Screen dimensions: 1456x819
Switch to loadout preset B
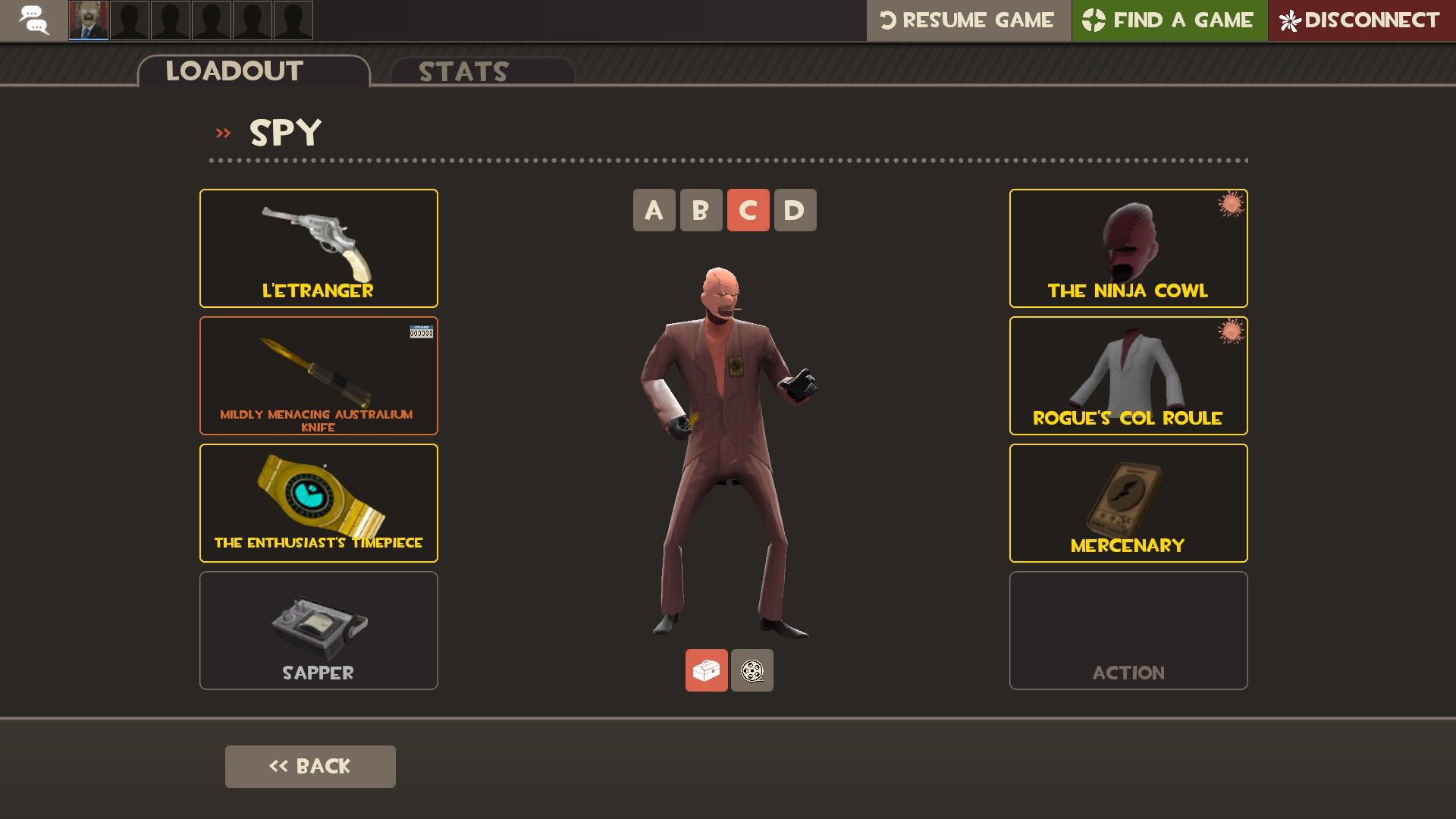(x=701, y=210)
